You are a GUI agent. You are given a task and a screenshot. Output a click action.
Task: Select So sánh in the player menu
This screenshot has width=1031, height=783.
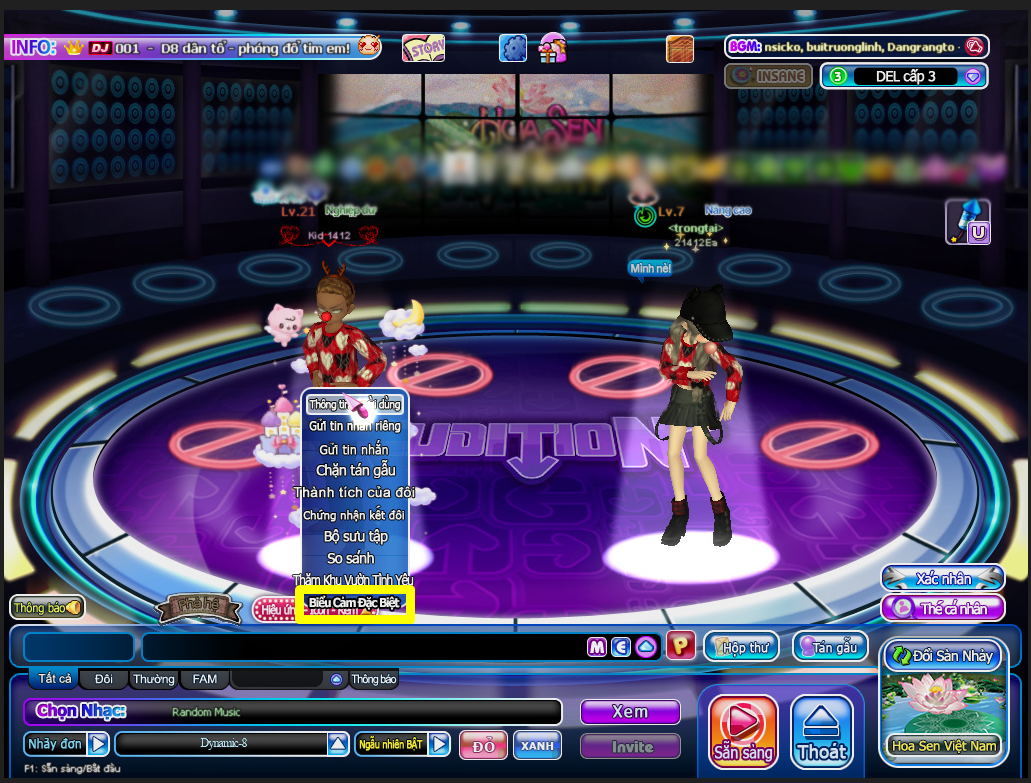point(354,558)
